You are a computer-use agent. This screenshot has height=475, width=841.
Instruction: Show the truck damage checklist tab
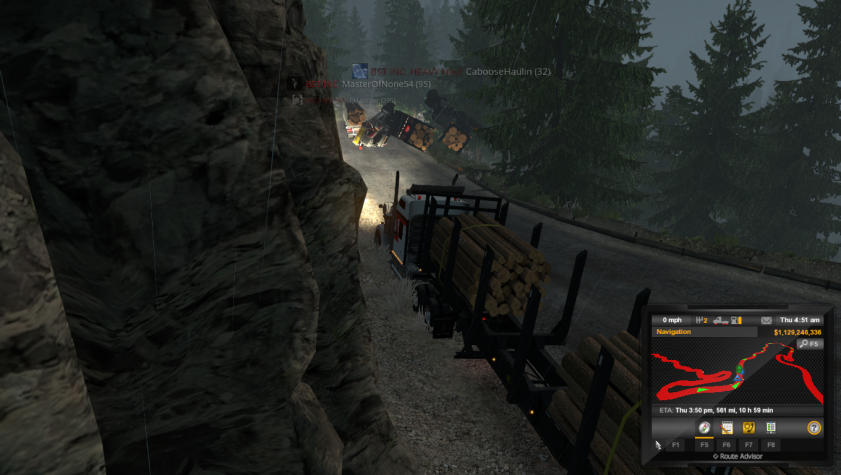[771, 427]
